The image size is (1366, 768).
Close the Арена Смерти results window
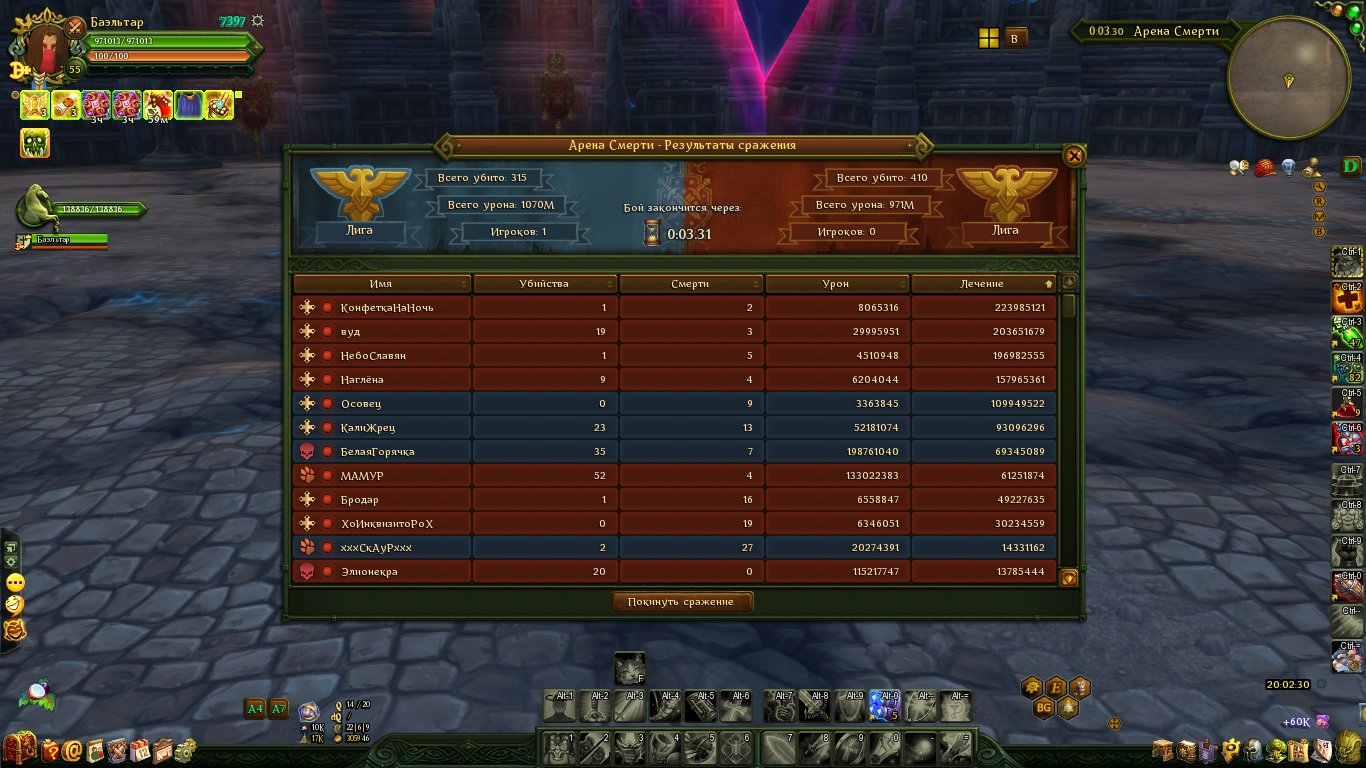pos(1074,156)
